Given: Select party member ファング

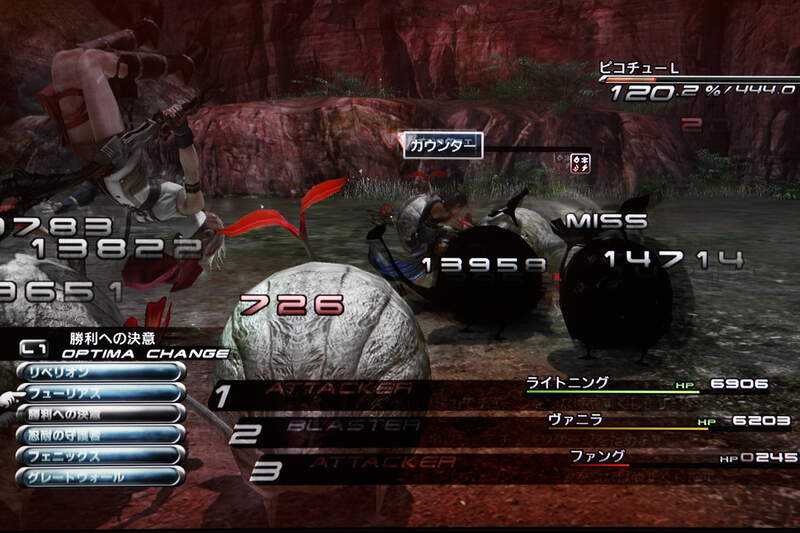Looking at the screenshot, I should 591,456.
